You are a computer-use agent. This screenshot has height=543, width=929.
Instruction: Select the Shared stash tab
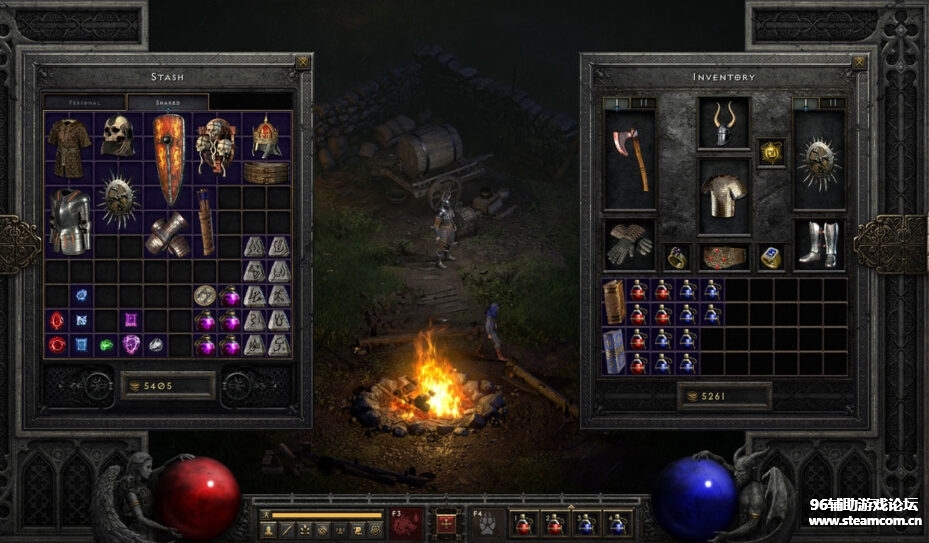(x=167, y=102)
